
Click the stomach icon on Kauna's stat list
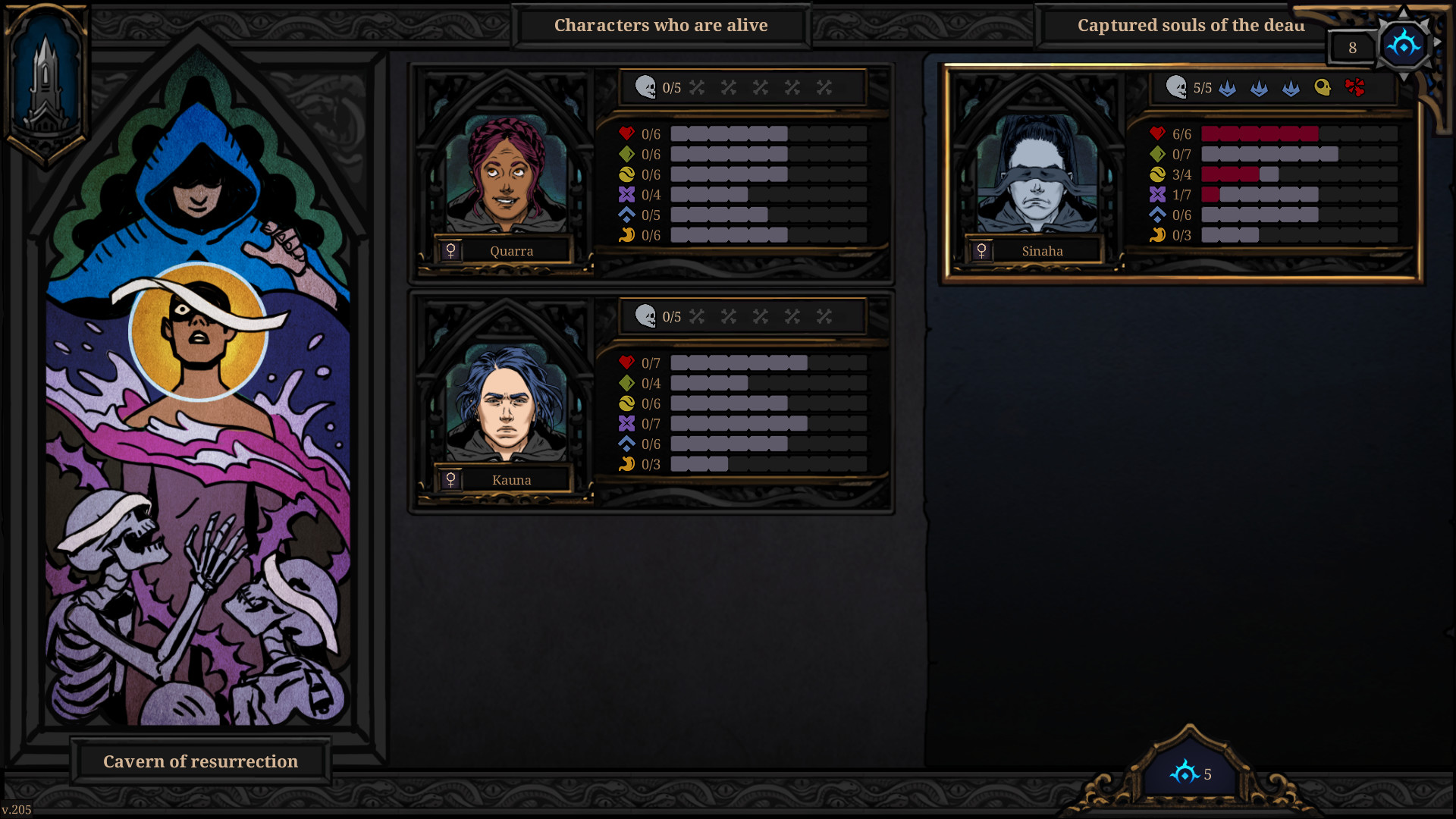pos(626,465)
